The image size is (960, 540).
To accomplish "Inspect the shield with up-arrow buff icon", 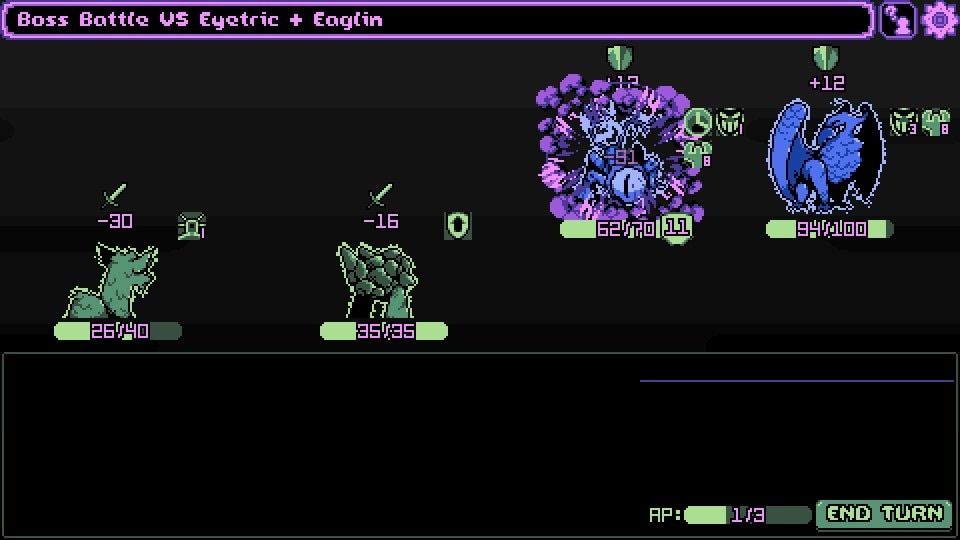I will point(458,226).
